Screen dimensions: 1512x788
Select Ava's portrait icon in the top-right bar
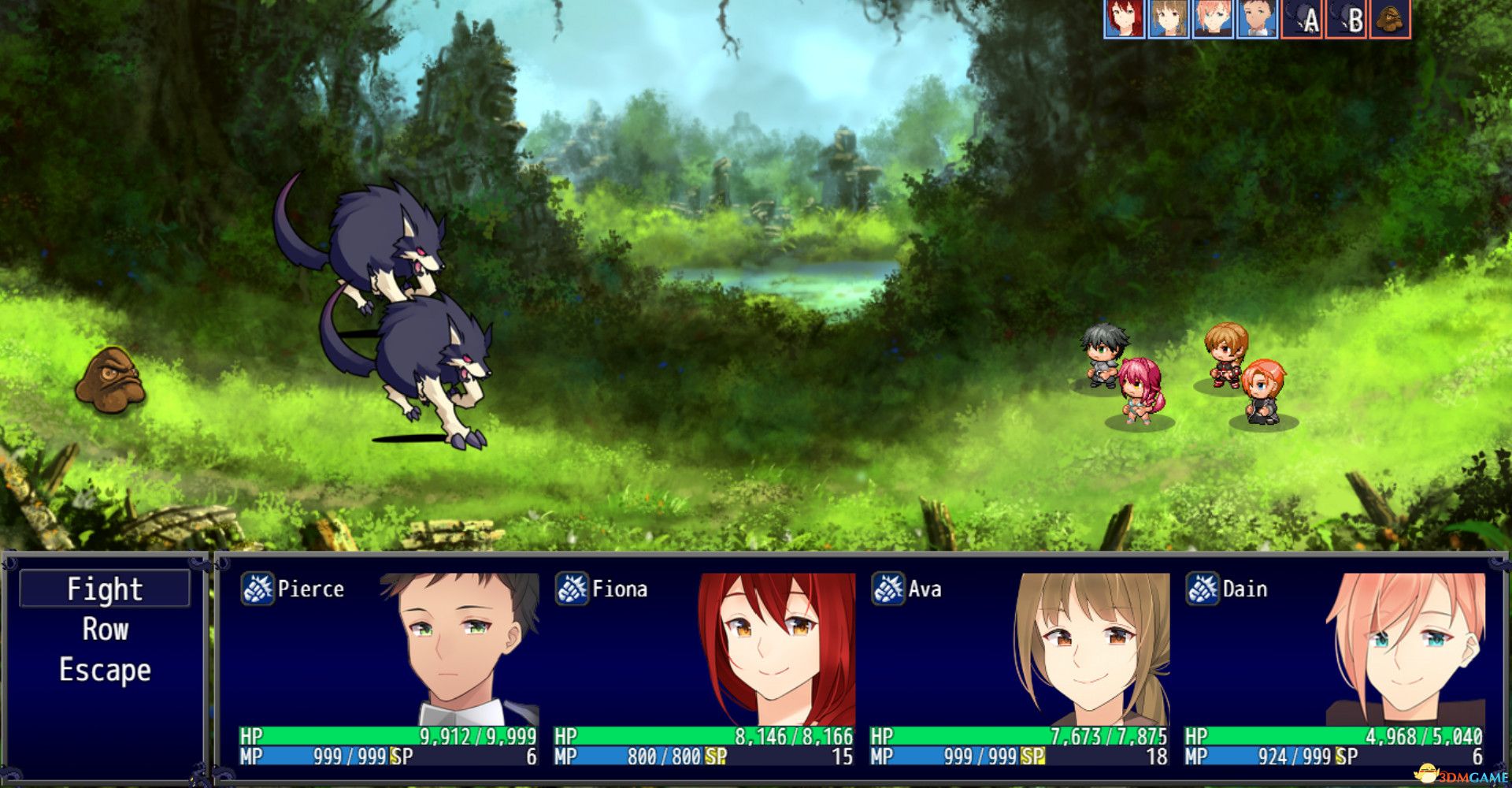pos(1166,20)
